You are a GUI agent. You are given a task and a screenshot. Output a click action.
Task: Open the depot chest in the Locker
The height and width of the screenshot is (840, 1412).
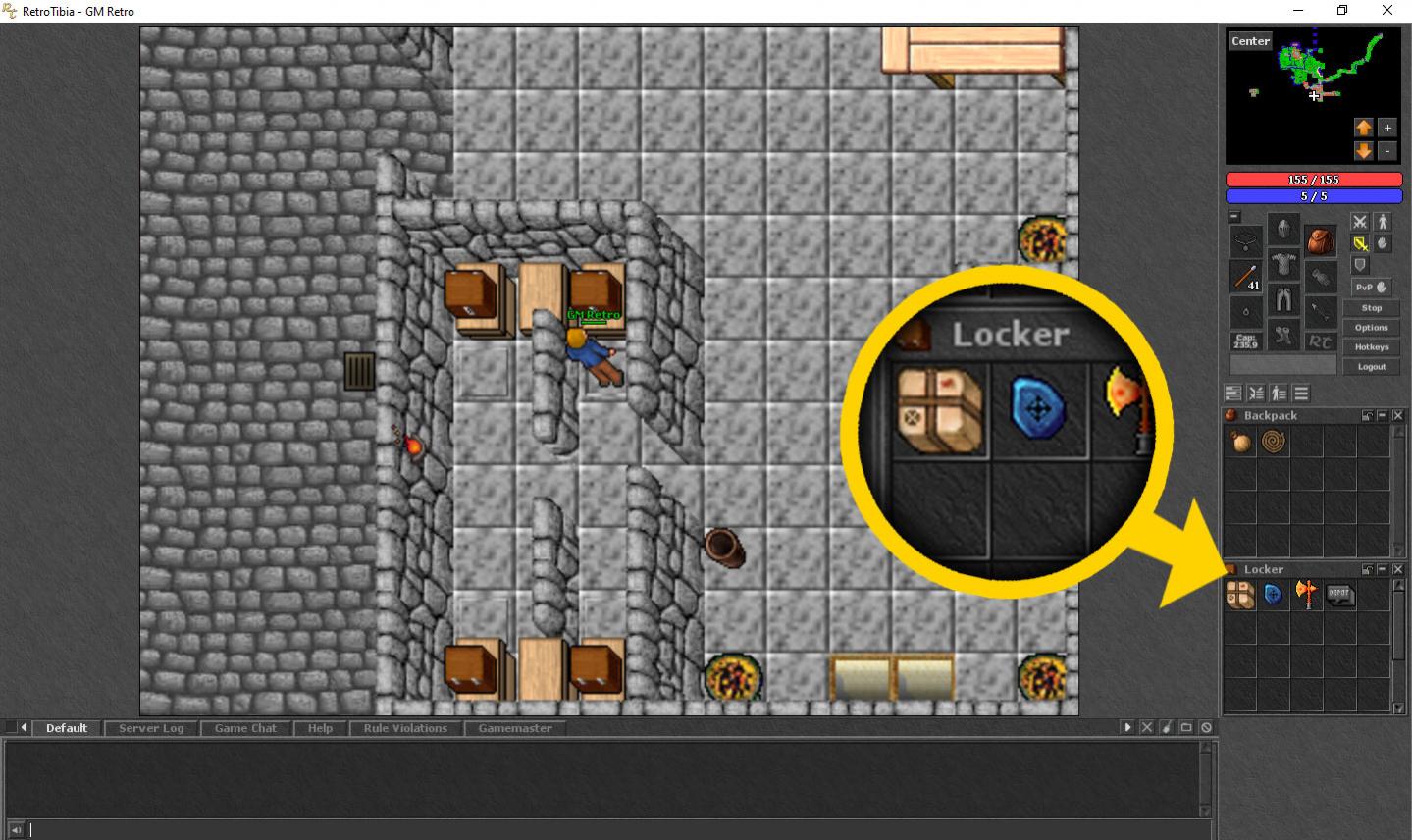[x=1340, y=595]
